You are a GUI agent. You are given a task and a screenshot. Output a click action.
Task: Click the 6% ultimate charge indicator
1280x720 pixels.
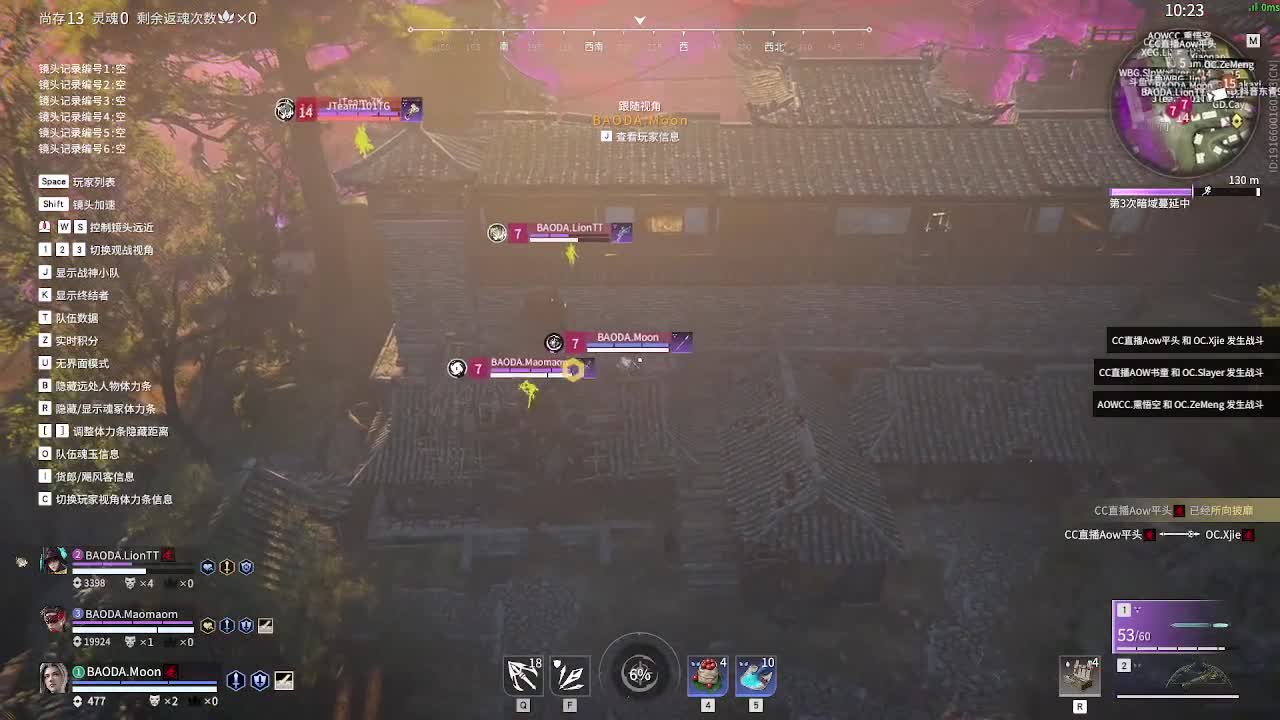point(639,674)
